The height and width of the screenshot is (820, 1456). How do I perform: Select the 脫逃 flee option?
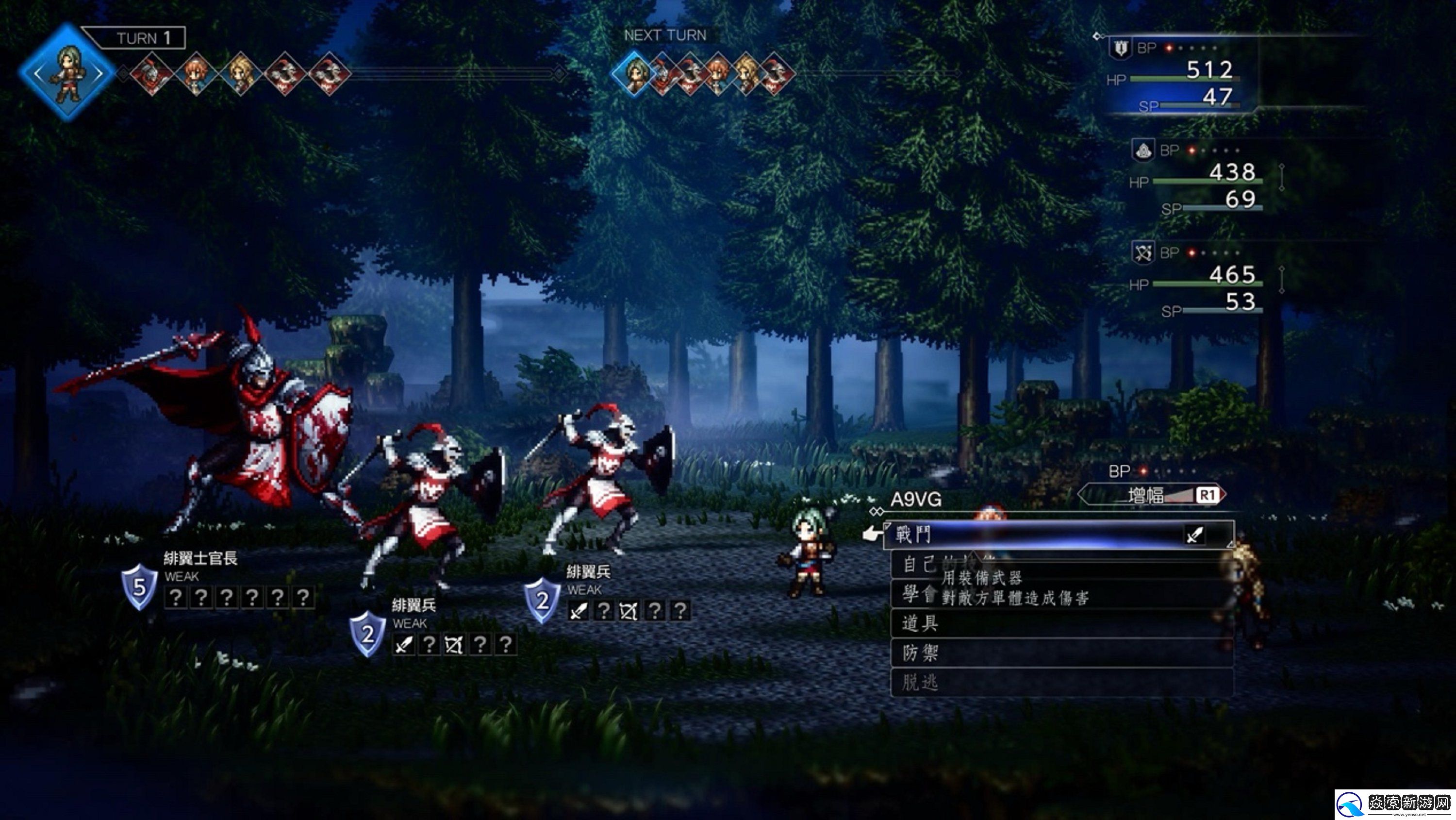[920, 683]
